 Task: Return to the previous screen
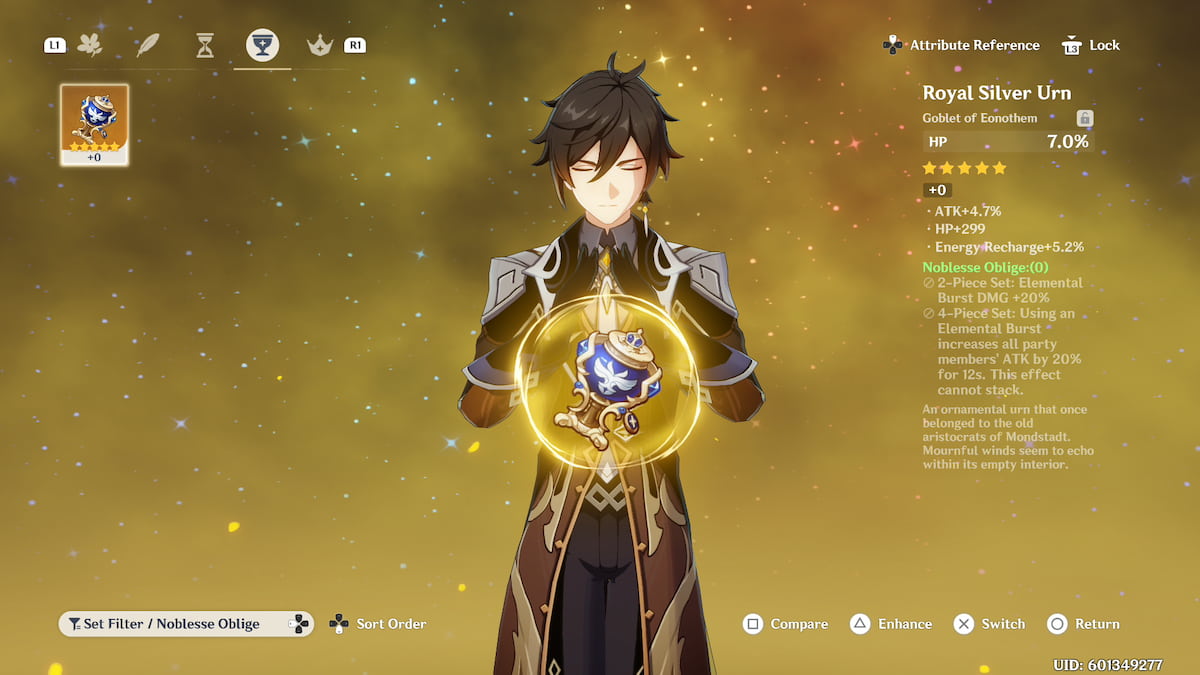click(x=1084, y=624)
